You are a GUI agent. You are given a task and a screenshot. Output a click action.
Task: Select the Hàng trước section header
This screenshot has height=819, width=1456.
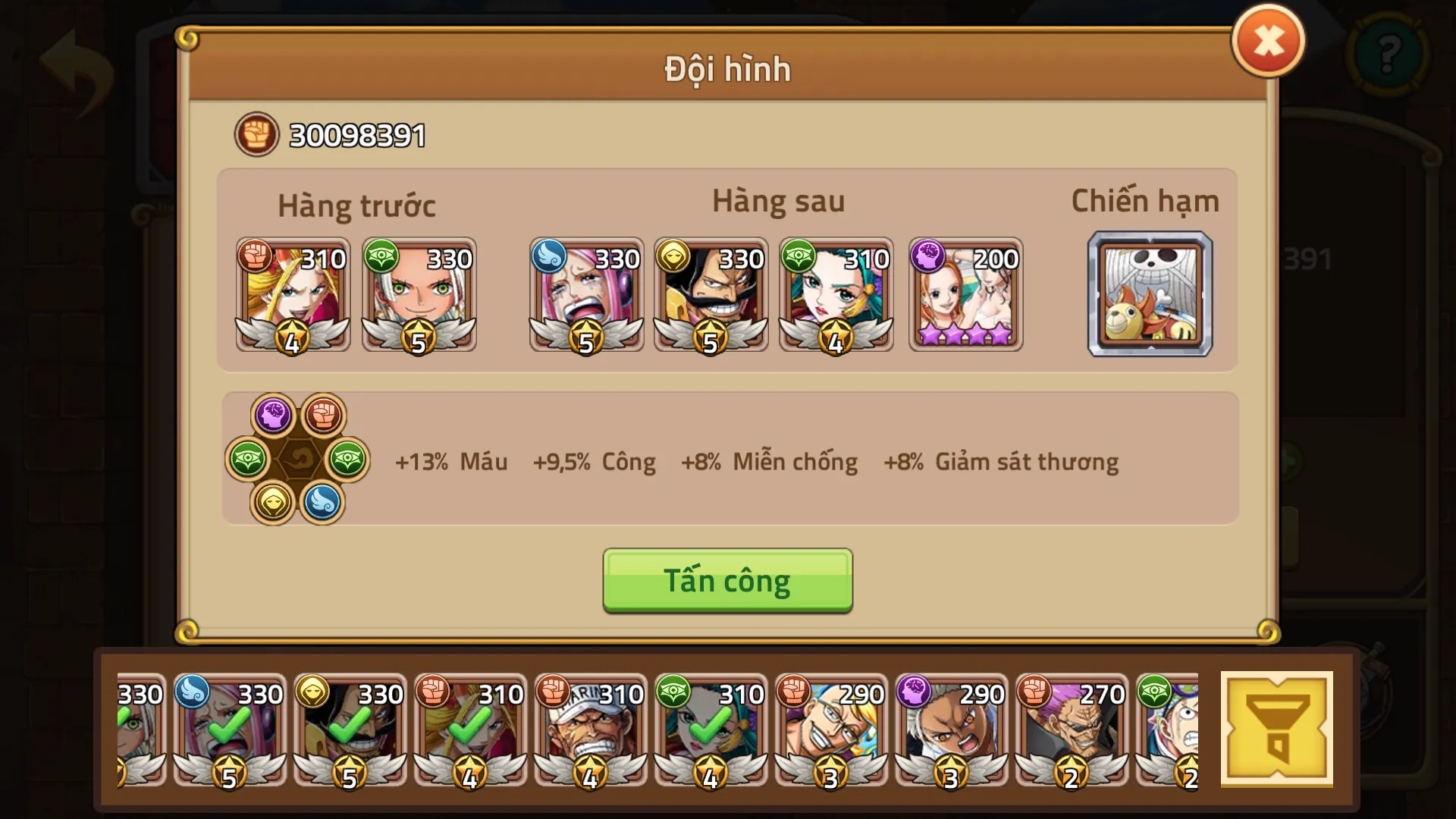(356, 203)
